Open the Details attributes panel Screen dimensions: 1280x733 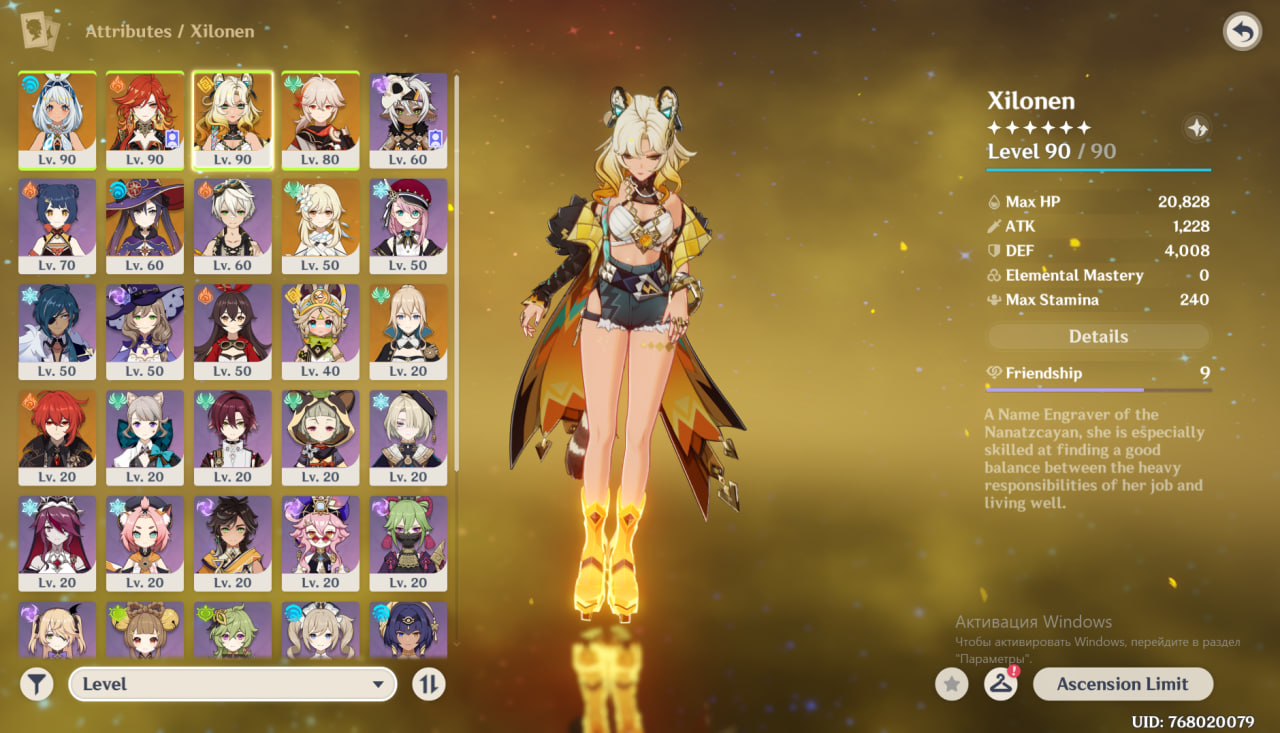pos(1098,337)
